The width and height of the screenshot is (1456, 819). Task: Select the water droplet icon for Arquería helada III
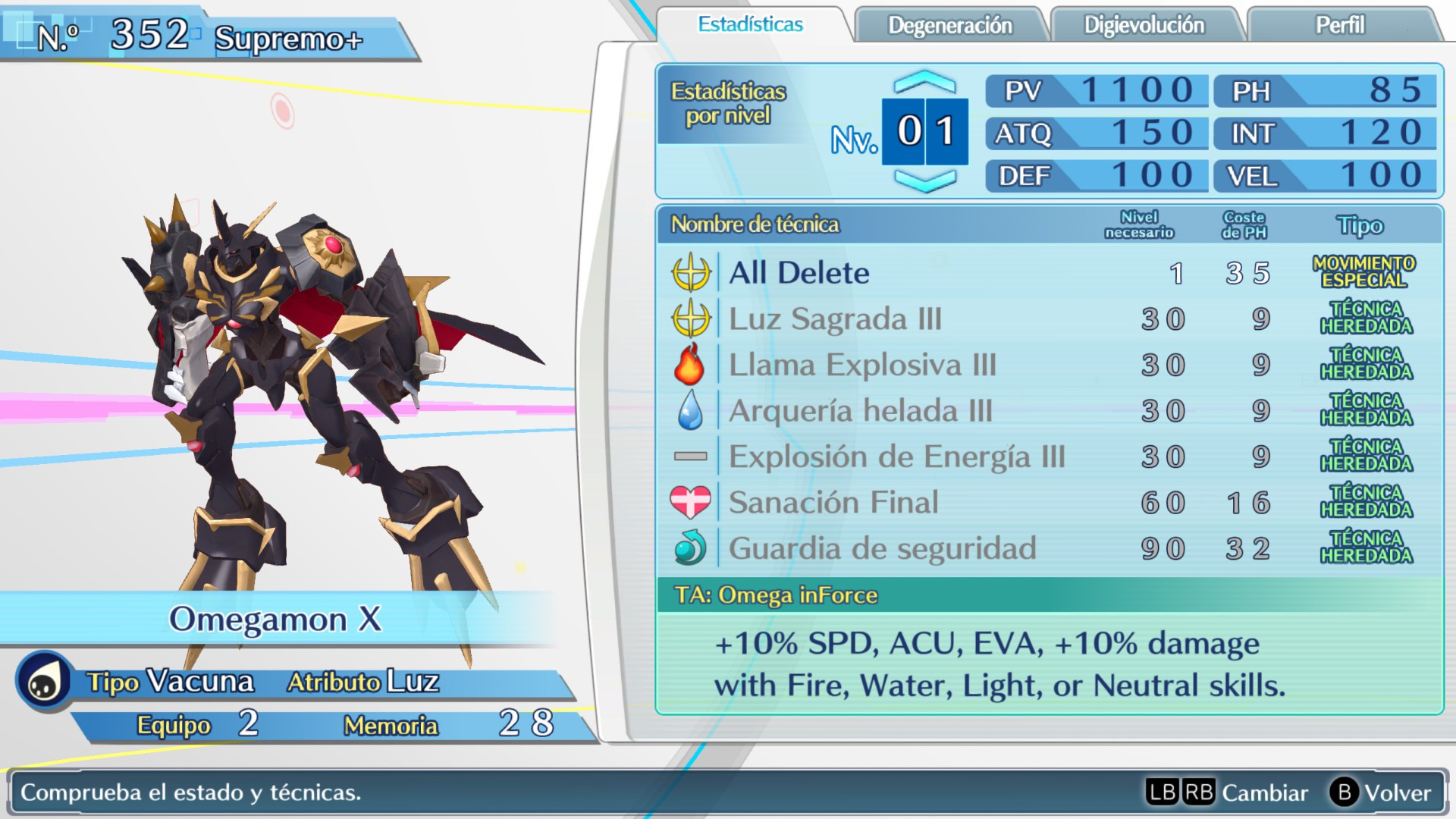point(692,410)
